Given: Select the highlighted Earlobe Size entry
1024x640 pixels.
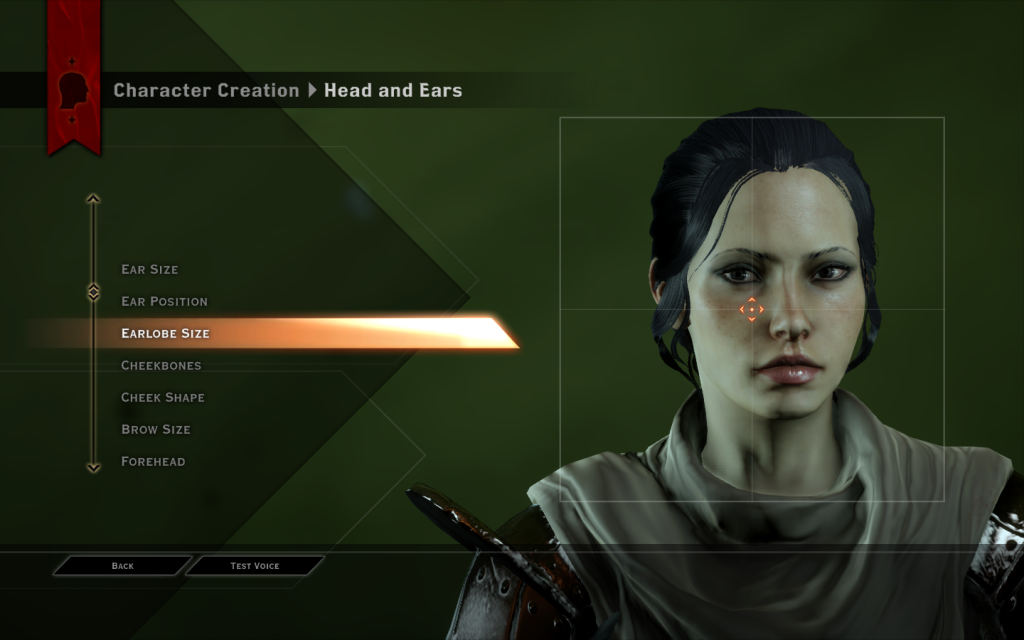Looking at the screenshot, I should (166, 334).
